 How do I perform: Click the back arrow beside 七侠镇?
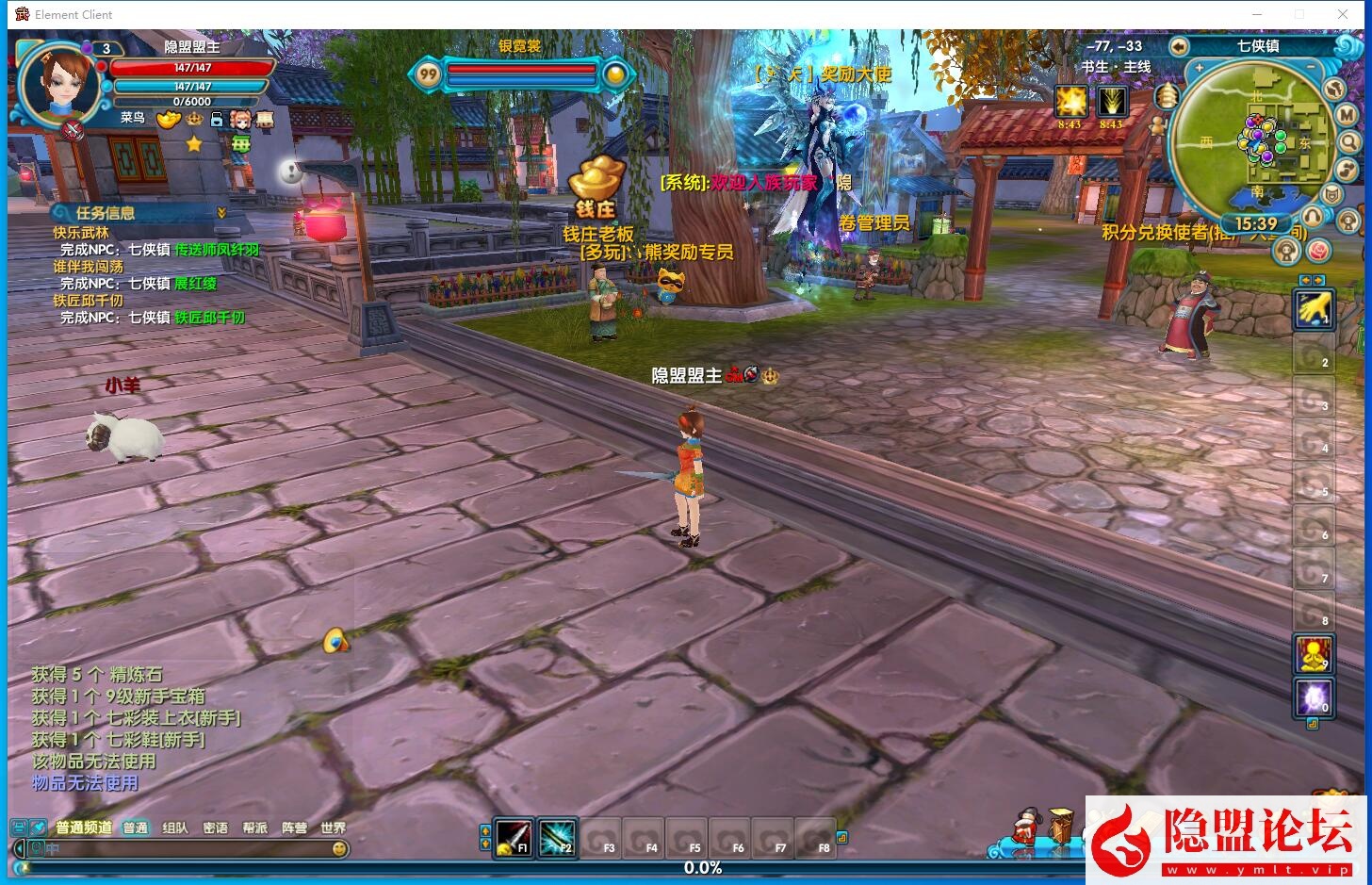click(x=1179, y=46)
